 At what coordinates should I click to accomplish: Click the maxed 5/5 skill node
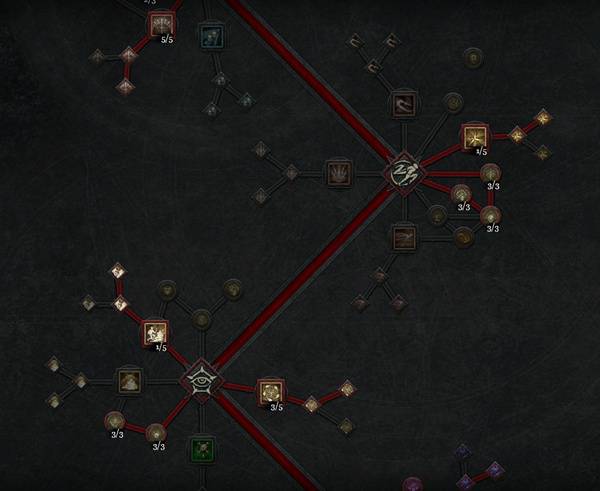click(161, 25)
